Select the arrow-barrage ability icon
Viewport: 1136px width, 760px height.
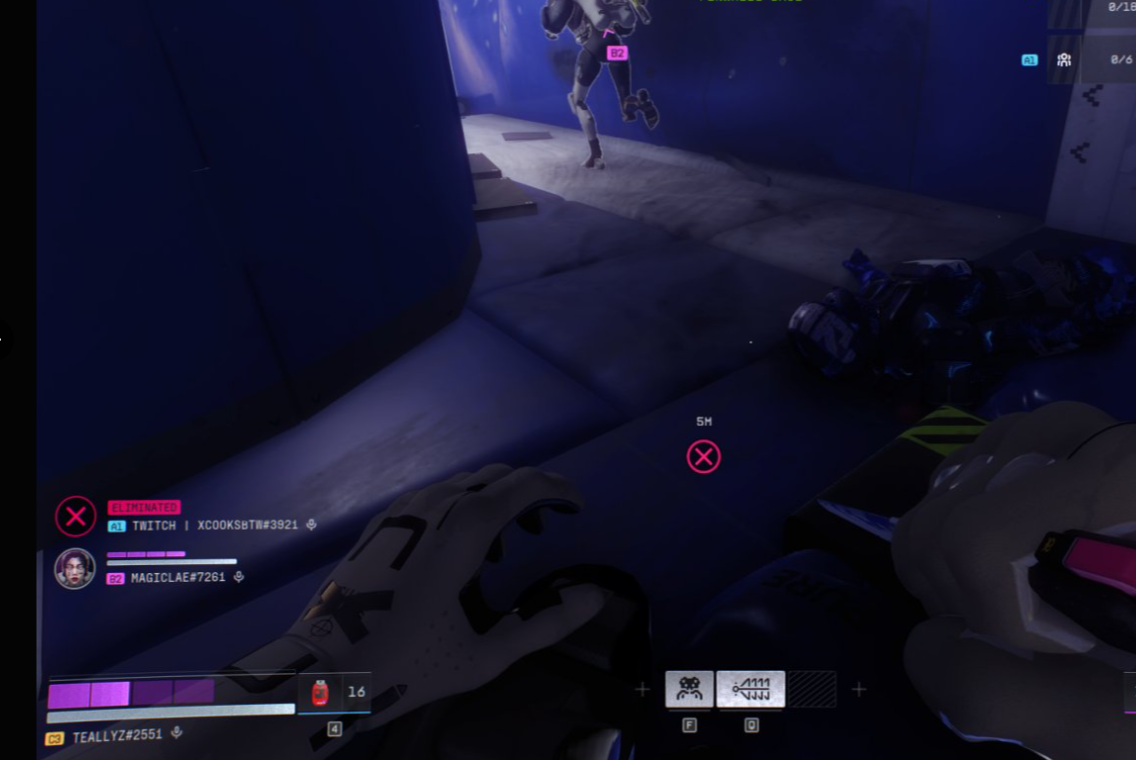[750, 689]
